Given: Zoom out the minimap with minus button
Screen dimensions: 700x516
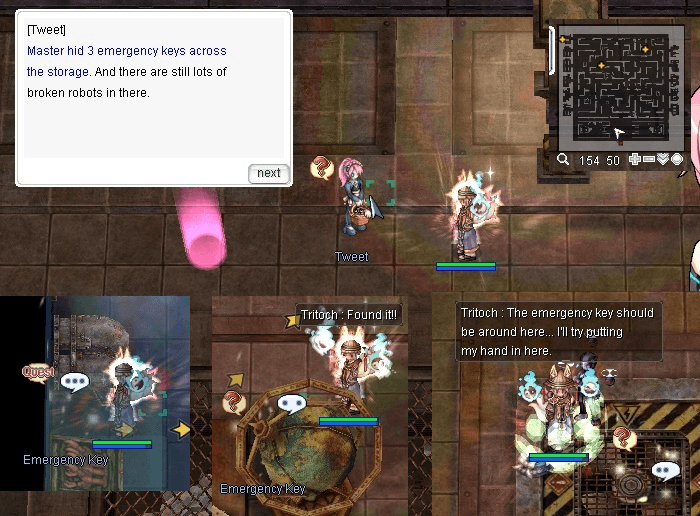Looking at the screenshot, I should click(x=648, y=159).
